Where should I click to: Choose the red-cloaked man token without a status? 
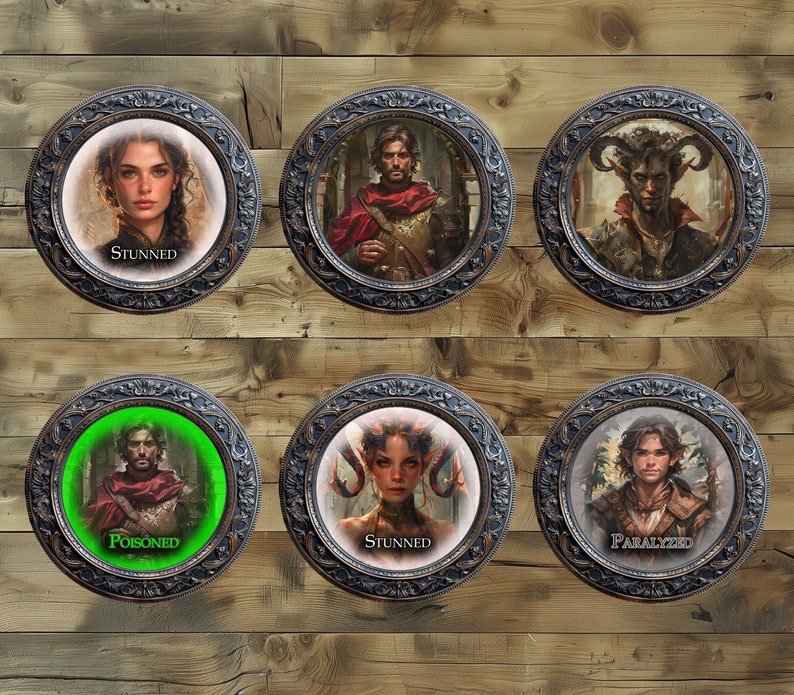397,198
